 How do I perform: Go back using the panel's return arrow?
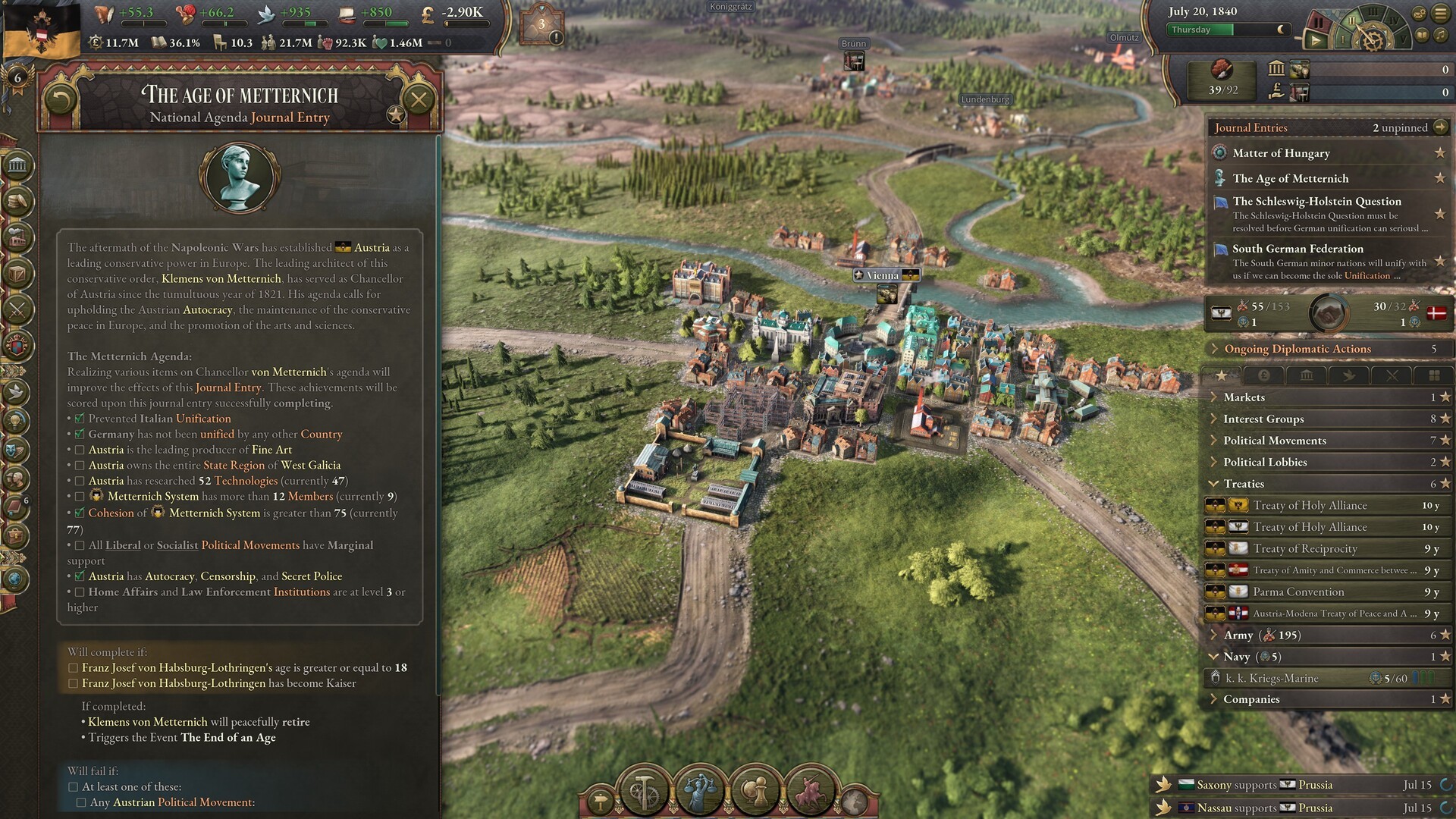click(x=61, y=99)
